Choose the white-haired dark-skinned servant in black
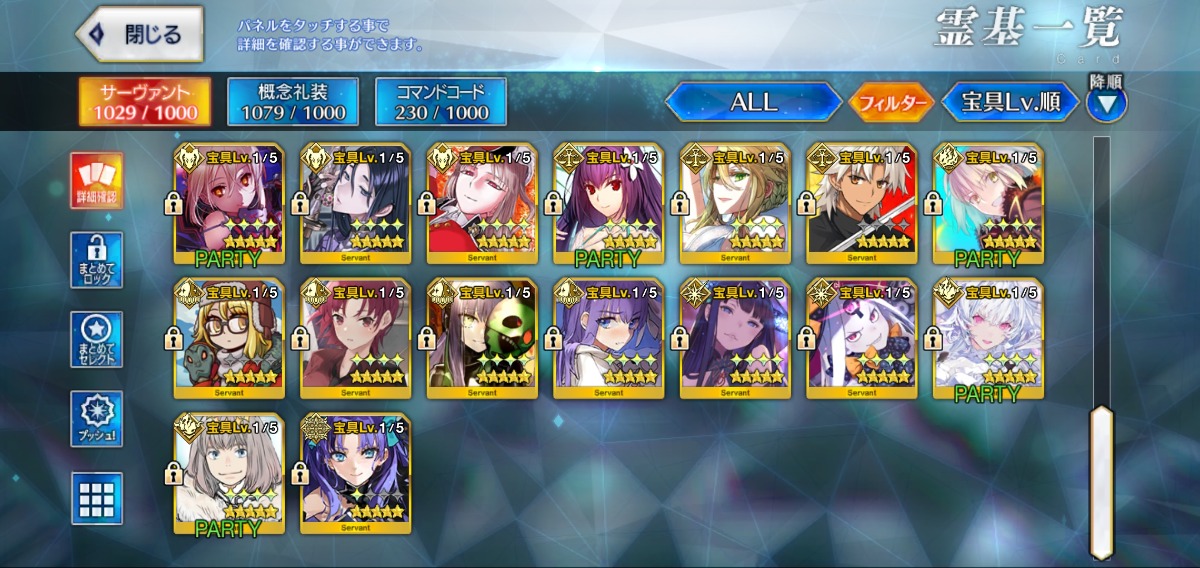 [x=861, y=205]
